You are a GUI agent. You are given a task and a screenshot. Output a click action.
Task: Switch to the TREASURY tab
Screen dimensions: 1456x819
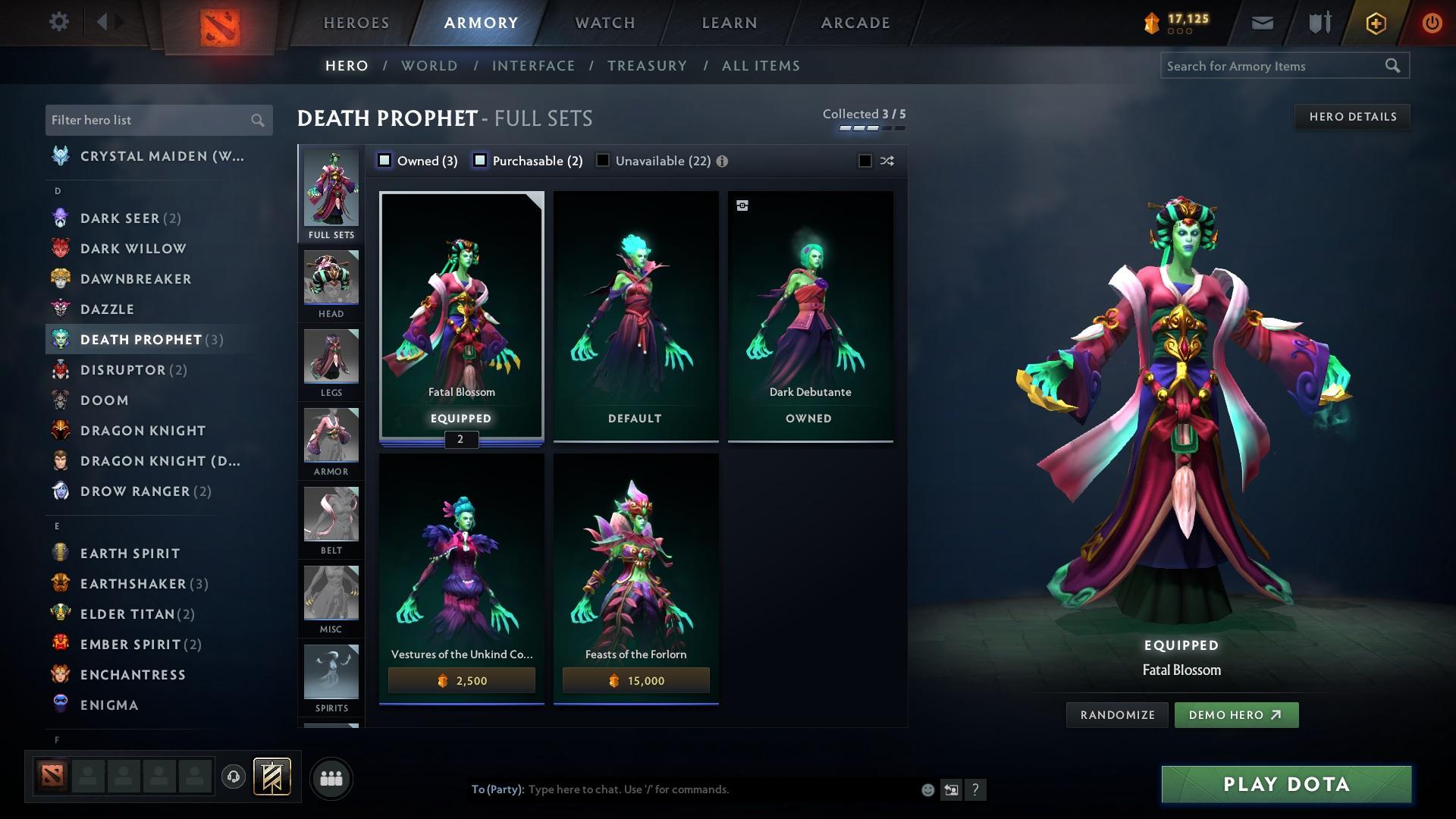pos(647,66)
